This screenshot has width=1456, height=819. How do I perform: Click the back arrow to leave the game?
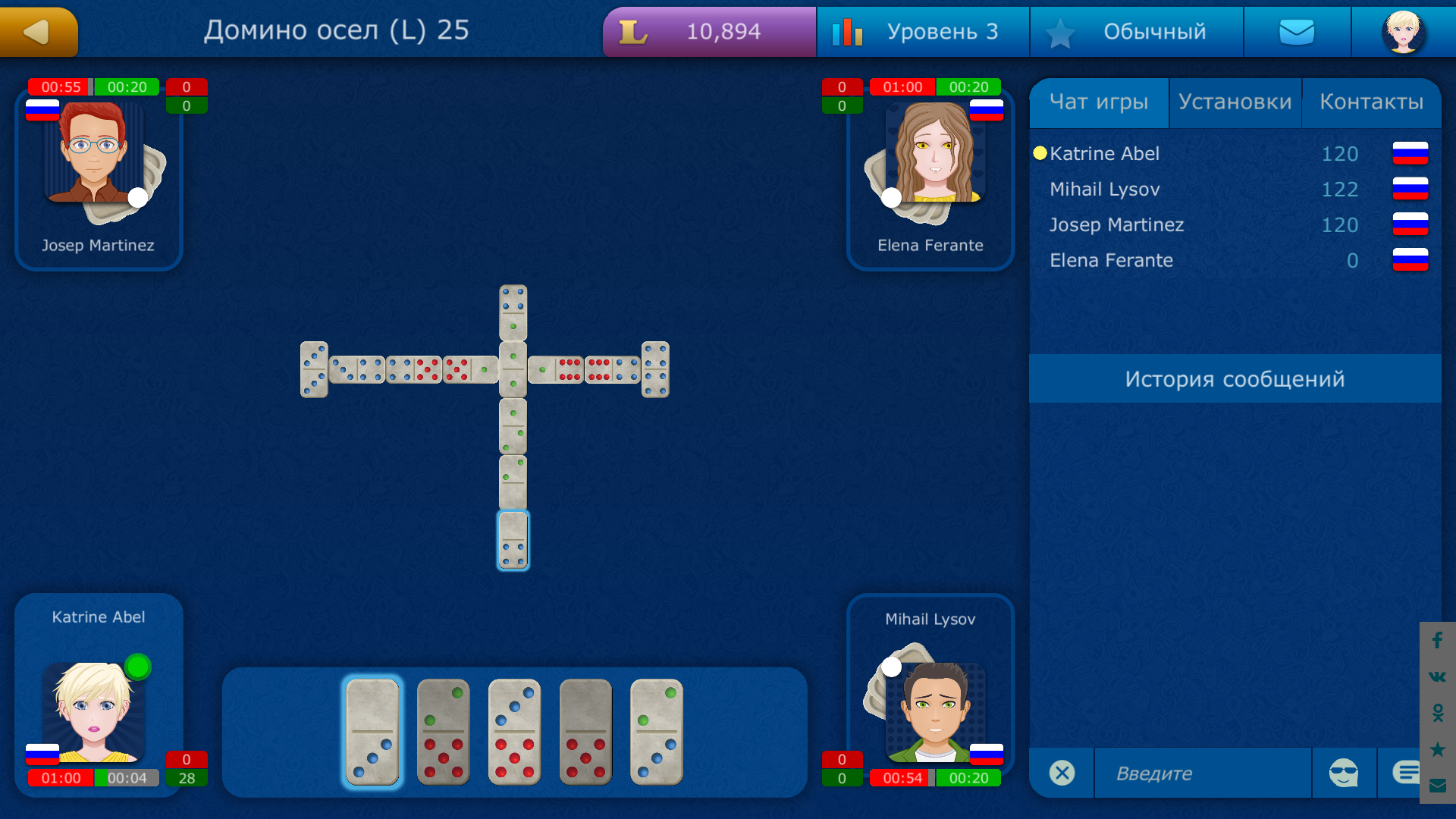[38, 31]
